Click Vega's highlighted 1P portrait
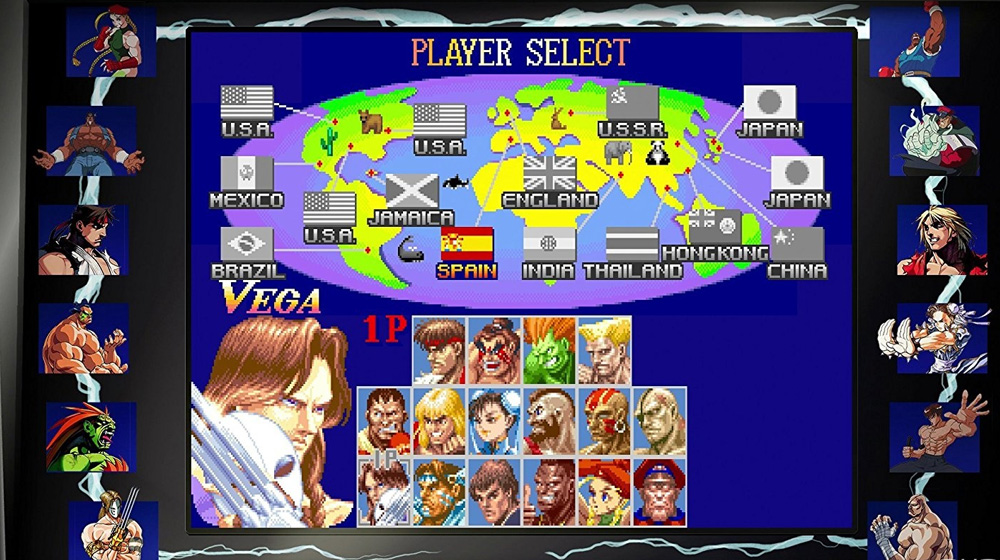Screen dimensions: 1000x560 [x=385, y=491]
